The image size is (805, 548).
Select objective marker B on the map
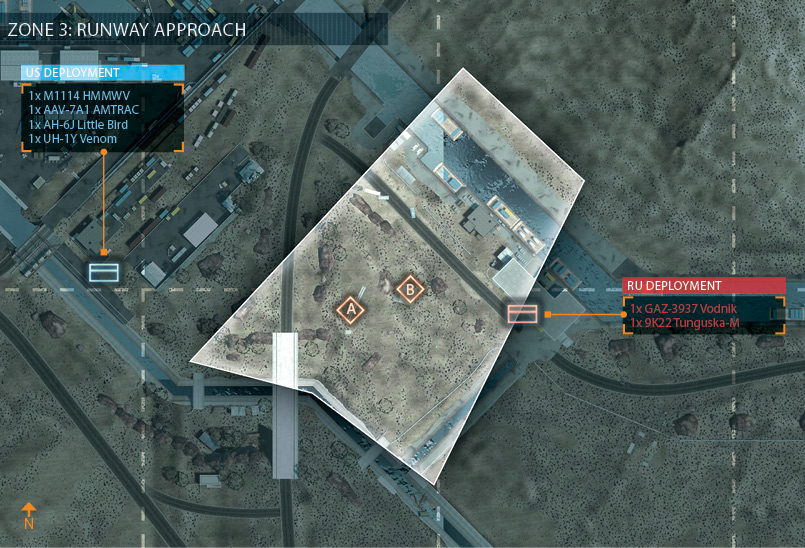(410, 290)
